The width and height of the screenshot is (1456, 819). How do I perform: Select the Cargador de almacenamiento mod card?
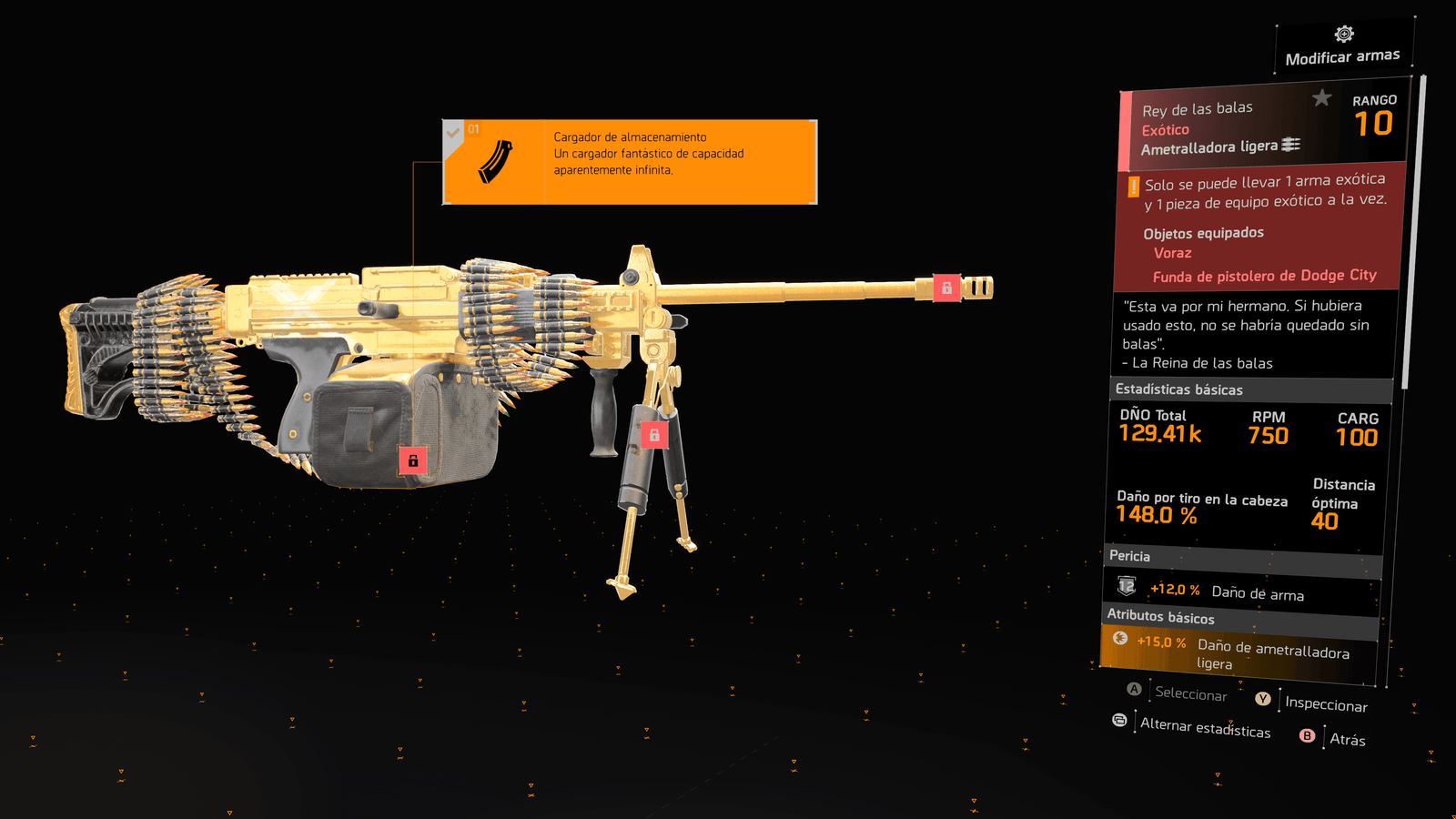630,162
